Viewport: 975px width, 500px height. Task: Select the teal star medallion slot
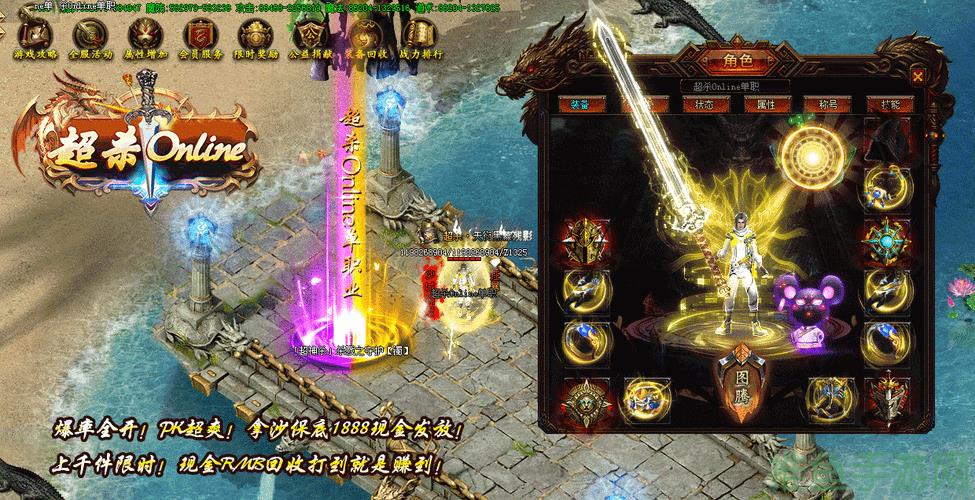click(884, 238)
